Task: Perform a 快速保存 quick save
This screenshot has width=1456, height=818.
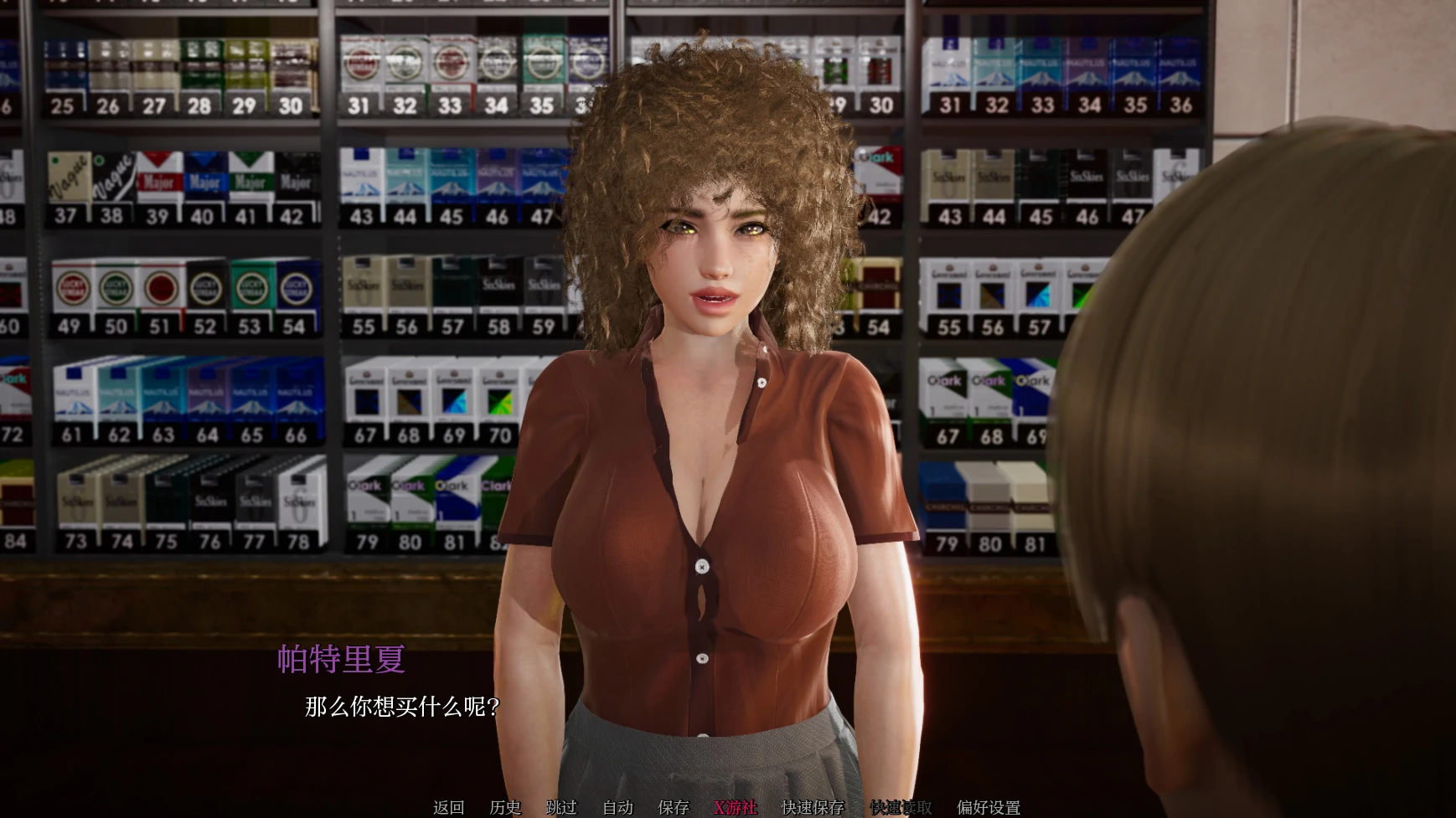Action: pos(814,807)
